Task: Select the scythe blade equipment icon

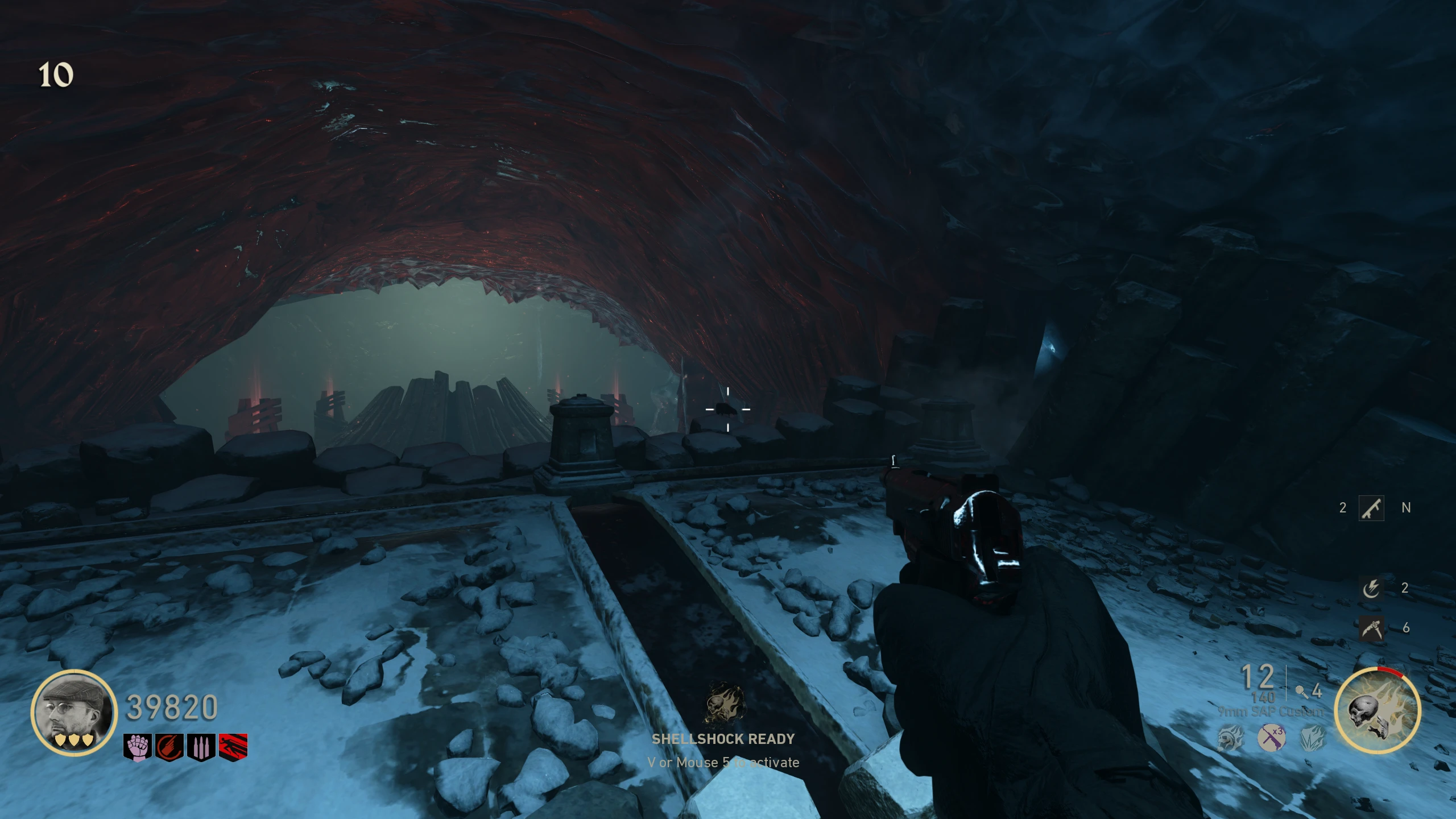Action: pyautogui.click(x=1371, y=628)
